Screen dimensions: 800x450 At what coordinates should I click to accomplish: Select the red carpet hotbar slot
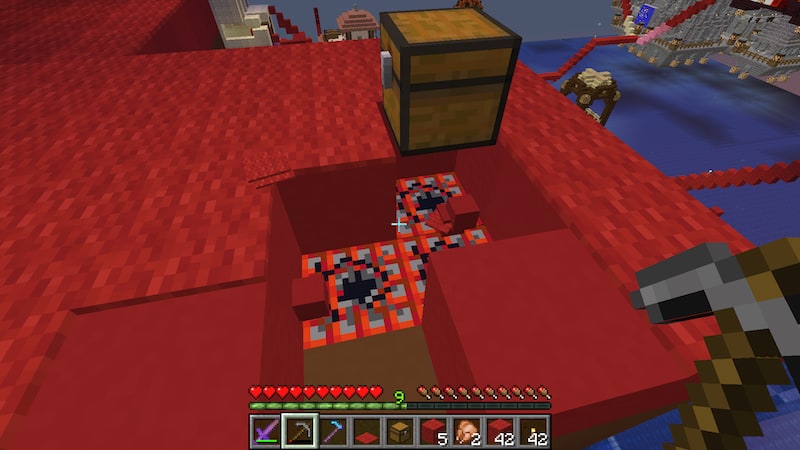coord(366,431)
